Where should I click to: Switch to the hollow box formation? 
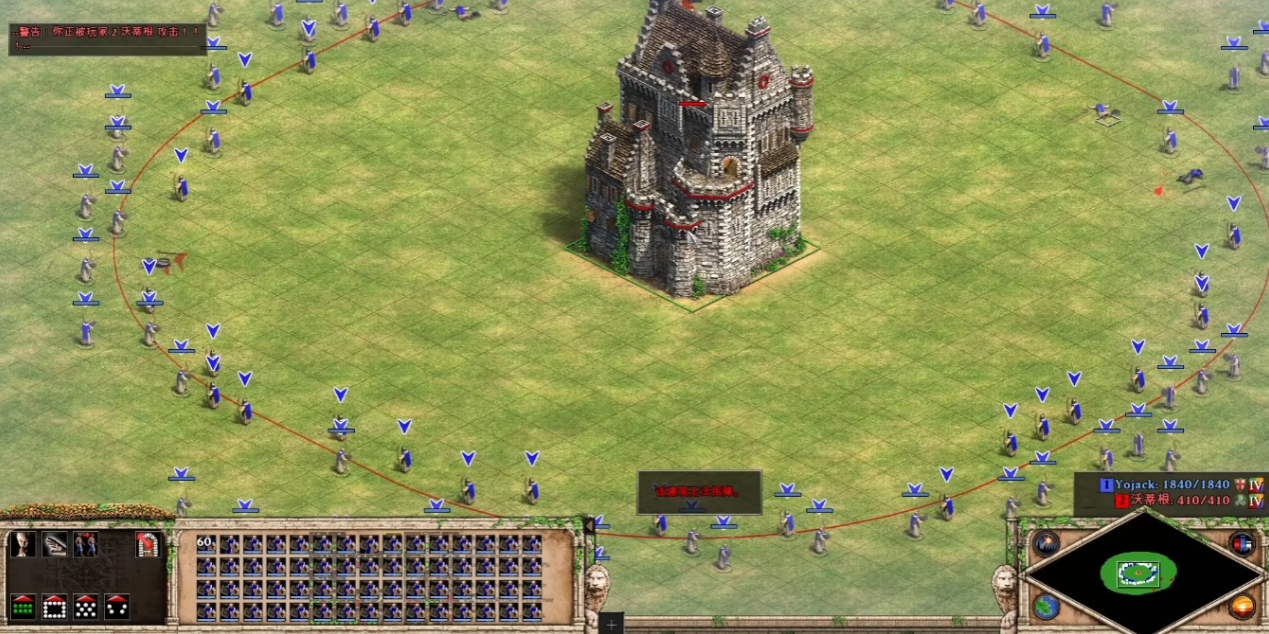[x=54, y=606]
